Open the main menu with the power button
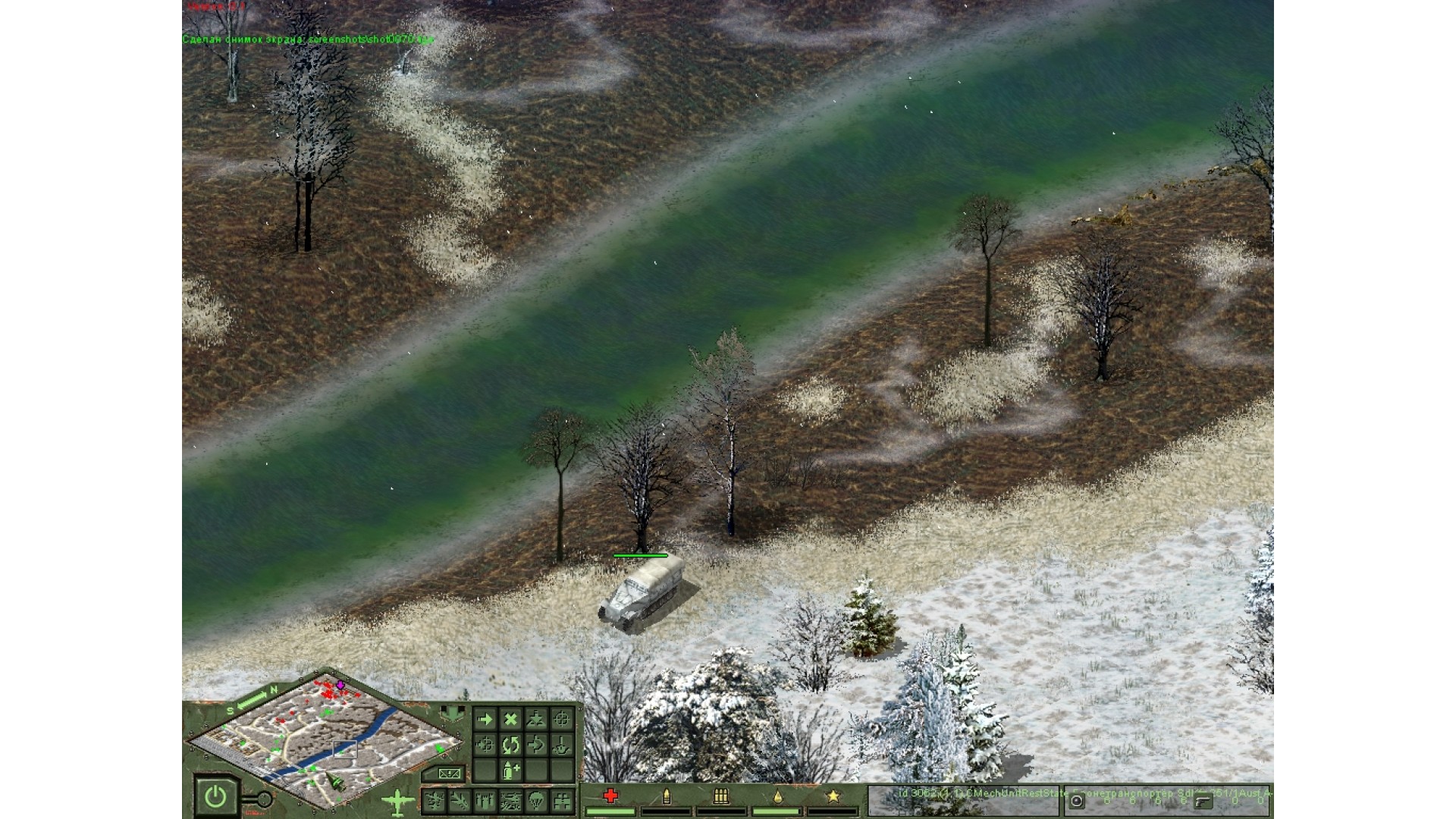 [x=216, y=797]
